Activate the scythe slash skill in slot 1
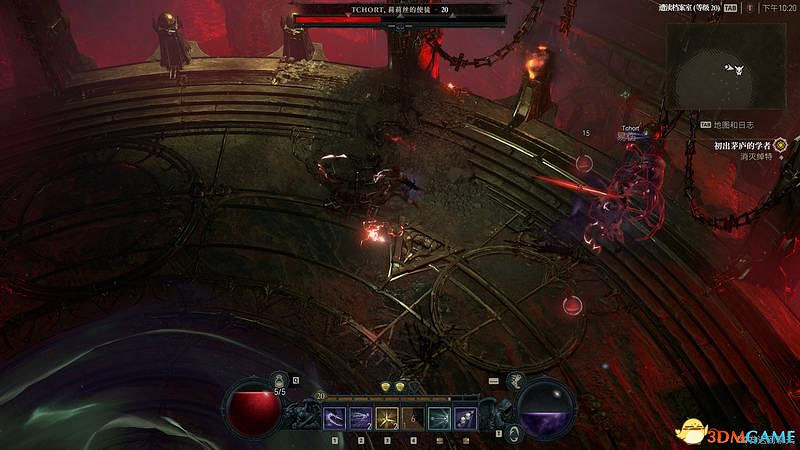This screenshot has width=800, height=450. (336, 417)
